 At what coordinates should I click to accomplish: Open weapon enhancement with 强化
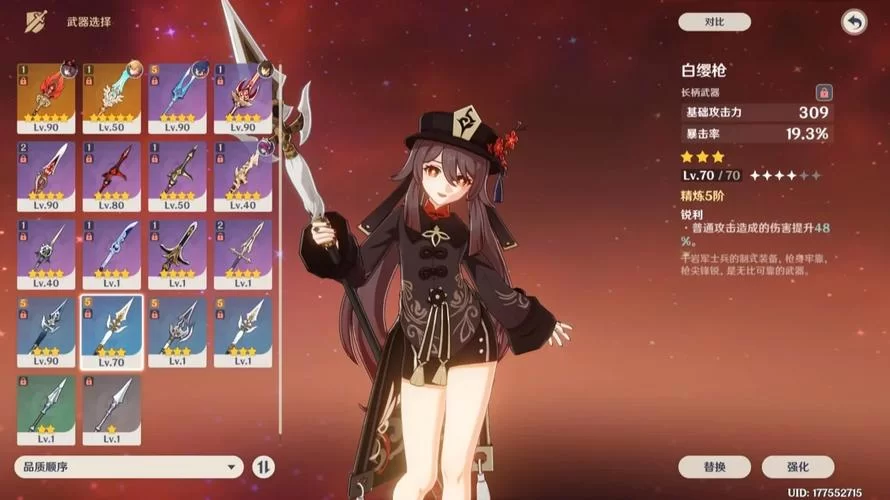[797, 467]
